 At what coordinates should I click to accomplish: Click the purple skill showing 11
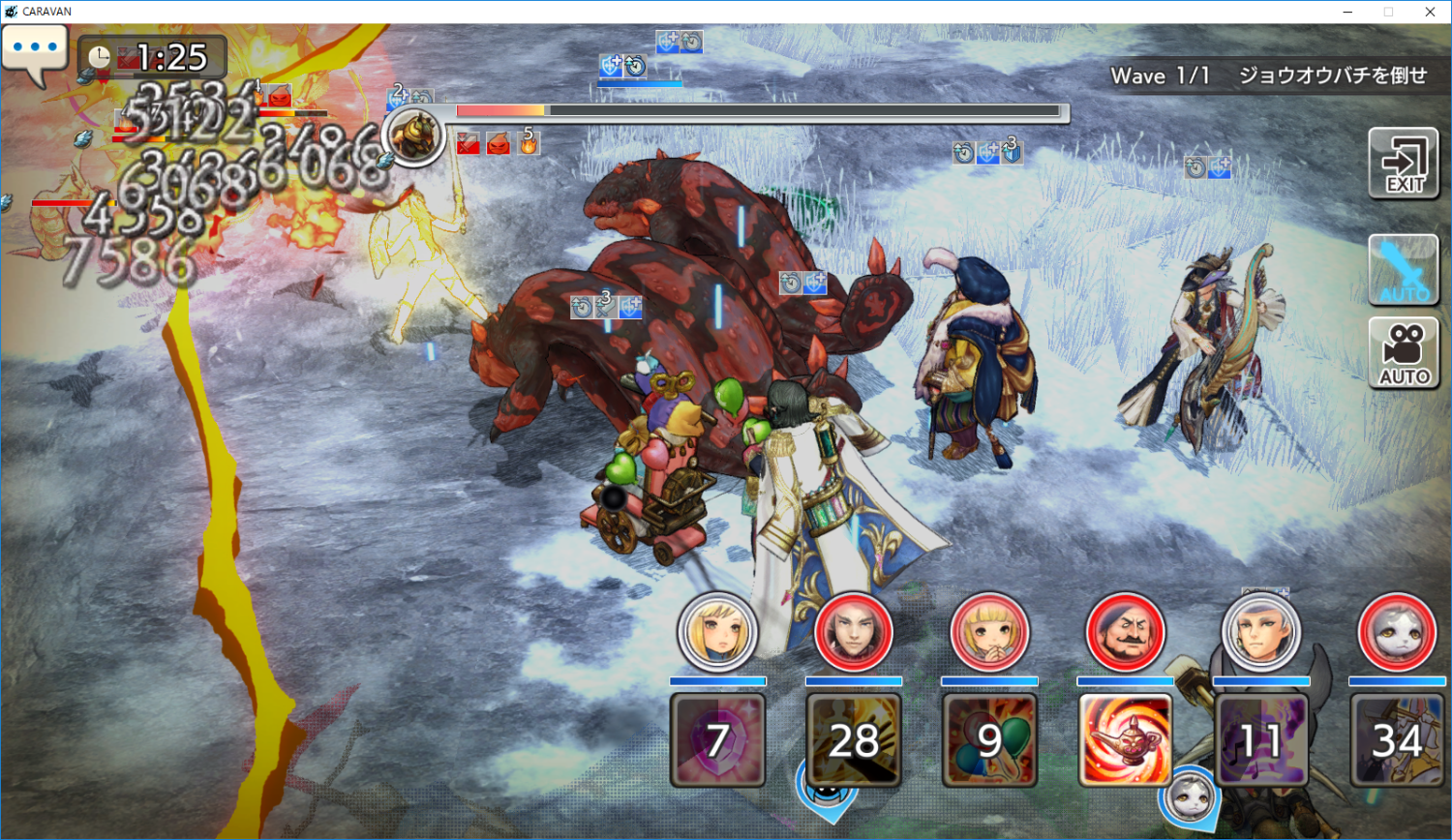(x=1260, y=739)
